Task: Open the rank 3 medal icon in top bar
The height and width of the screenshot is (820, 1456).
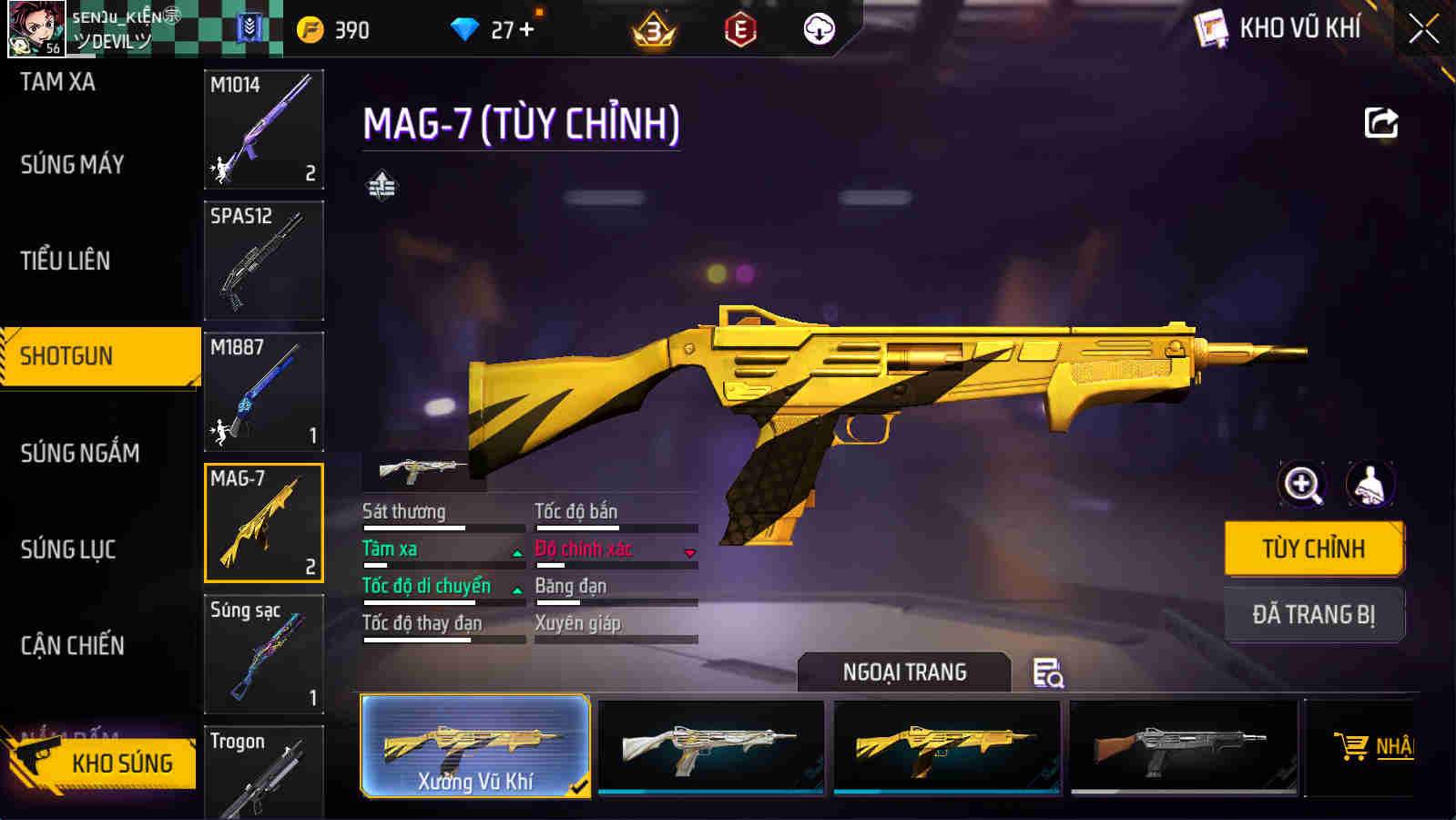Action: [x=653, y=30]
